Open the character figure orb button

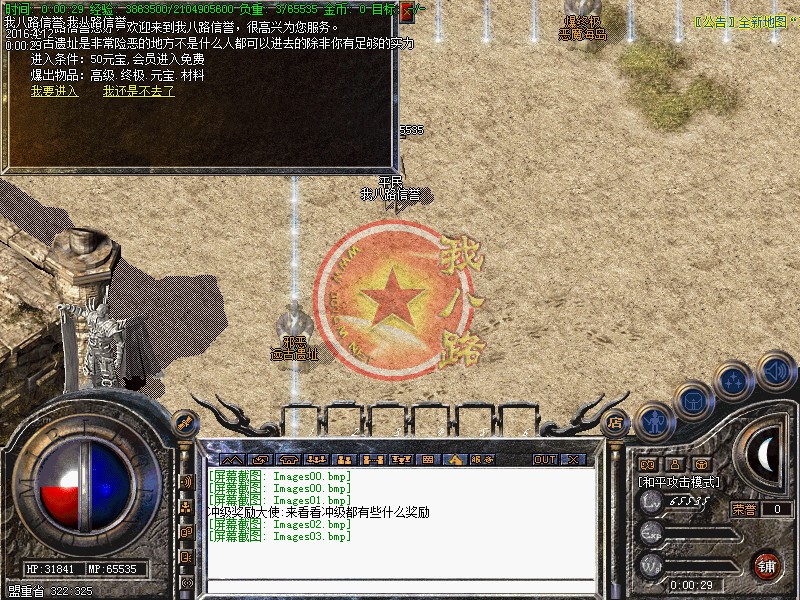tap(655, 421)
